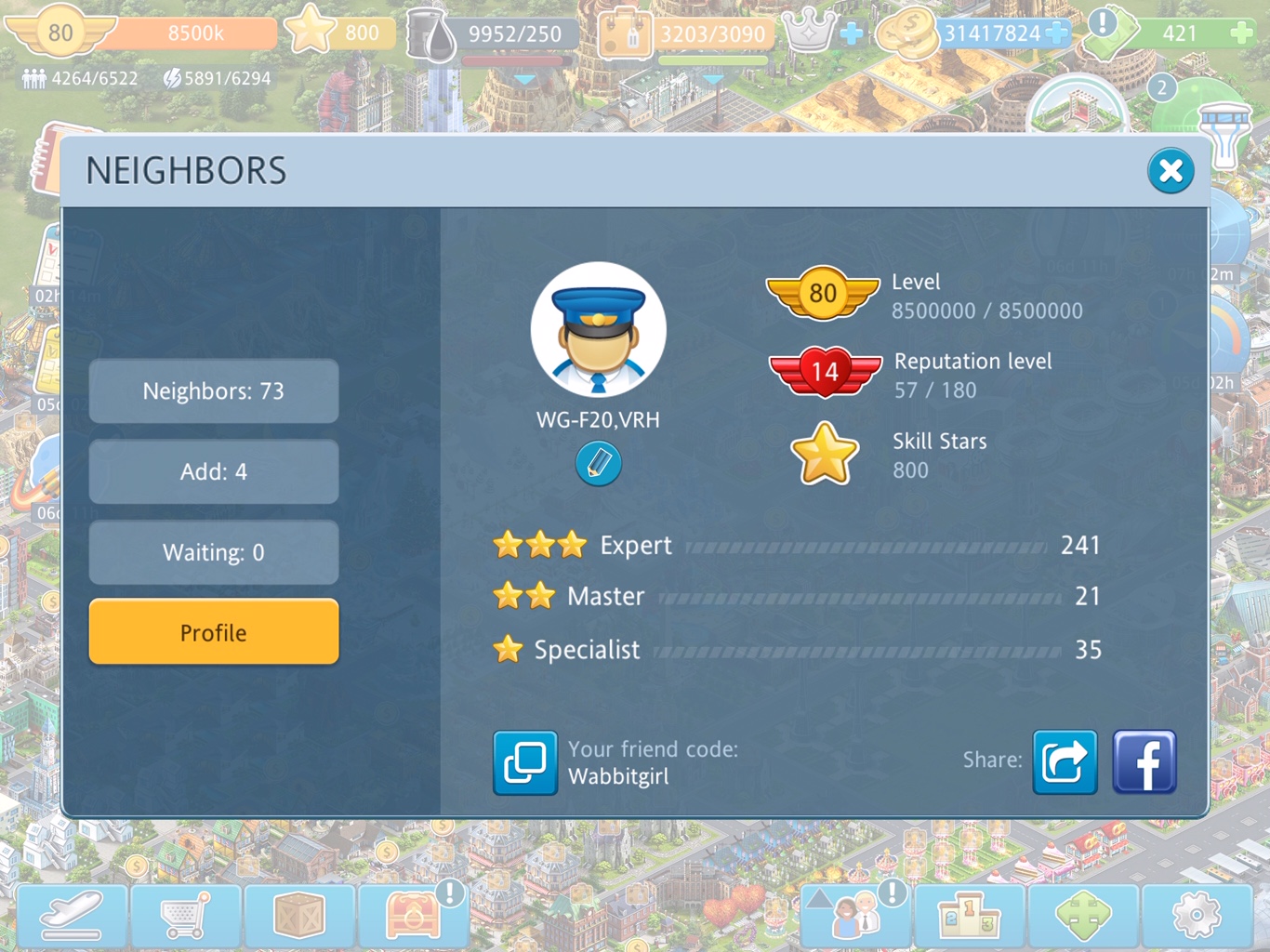The height and width of the screenshot is (952, 1270).
Task: Share on Facebook
Action: coord(1144,762)
